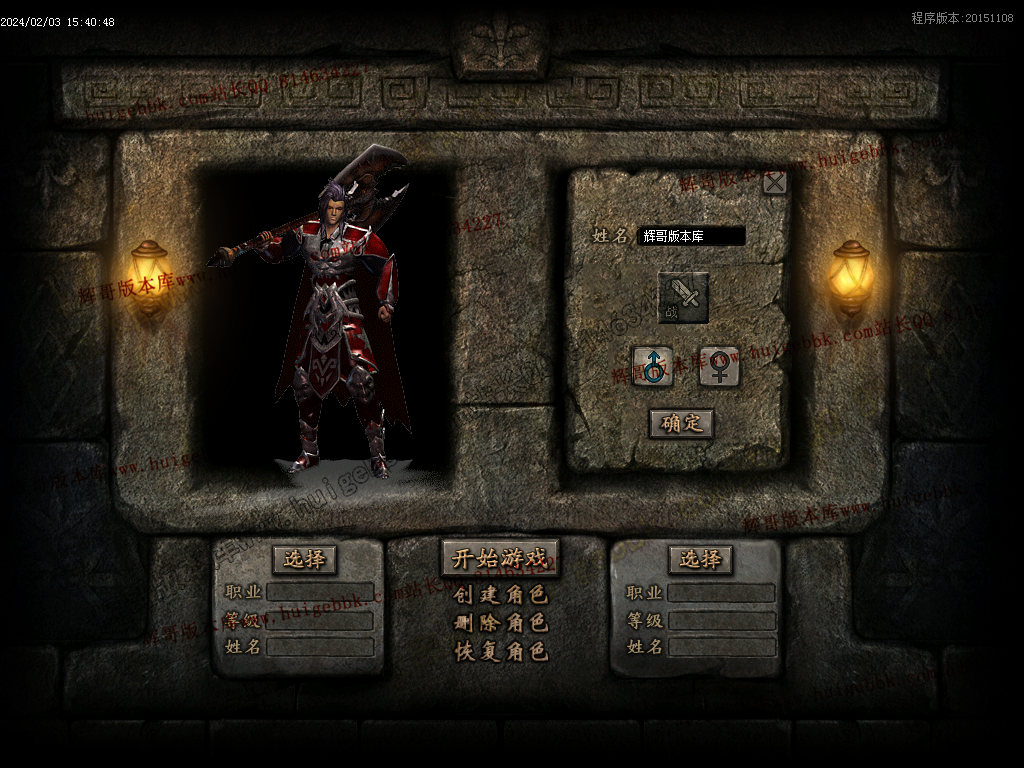The image size is (1024, 768).
Task: Close the character creation panel
Action: [774, 183]
